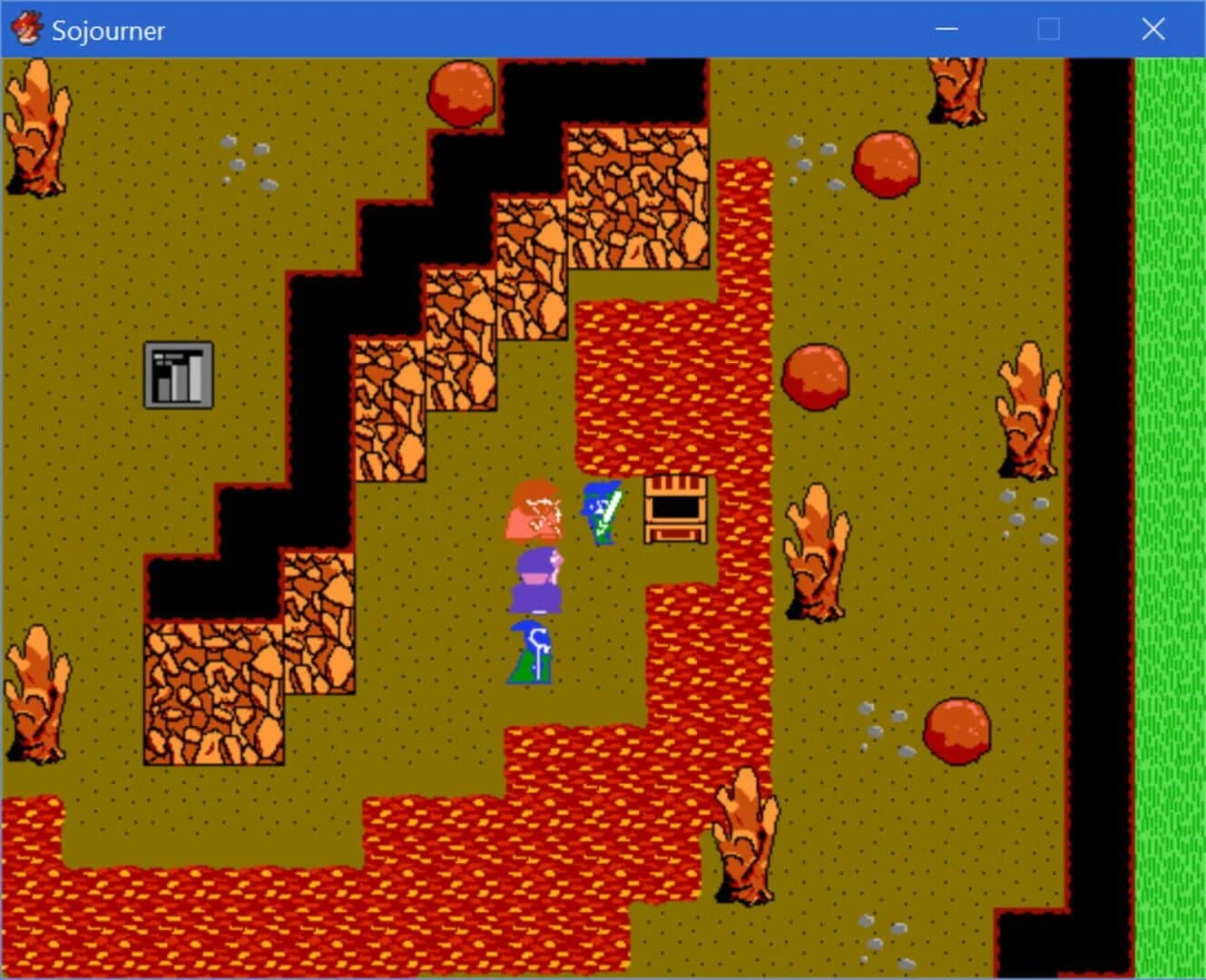The image size is (1206, 980).
Task: Open the treasure chest beside the lava
Action: coord(675,510)
